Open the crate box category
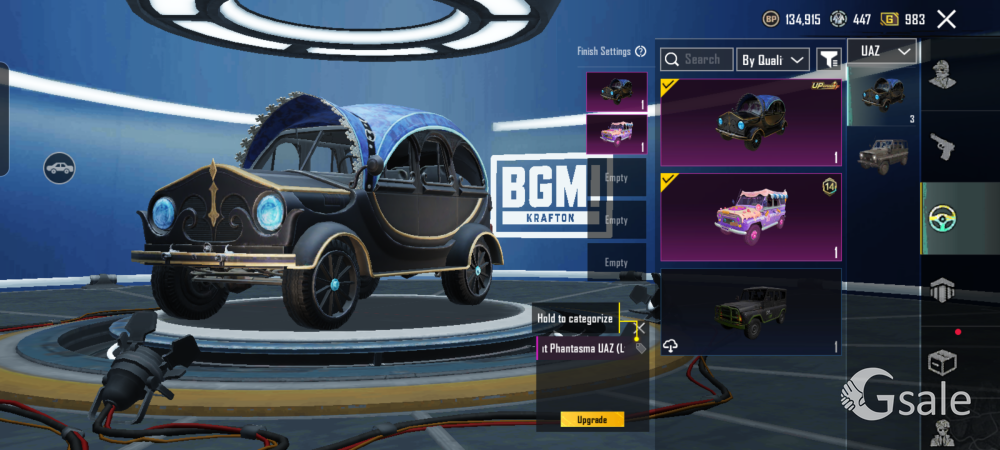Screen dimensions: 1000x450 [942, 362]
